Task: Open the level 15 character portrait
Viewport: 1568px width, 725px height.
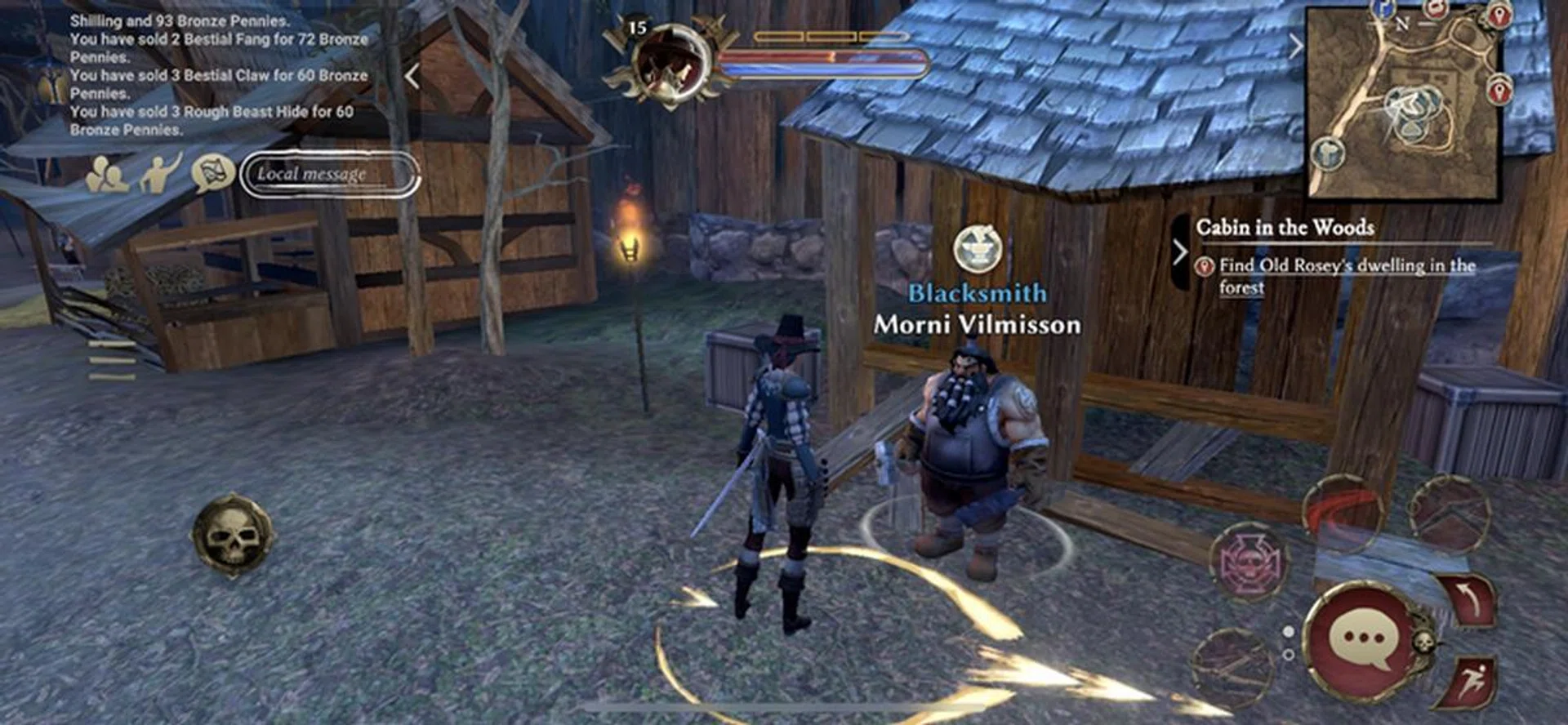Action: tap(668, 61)
